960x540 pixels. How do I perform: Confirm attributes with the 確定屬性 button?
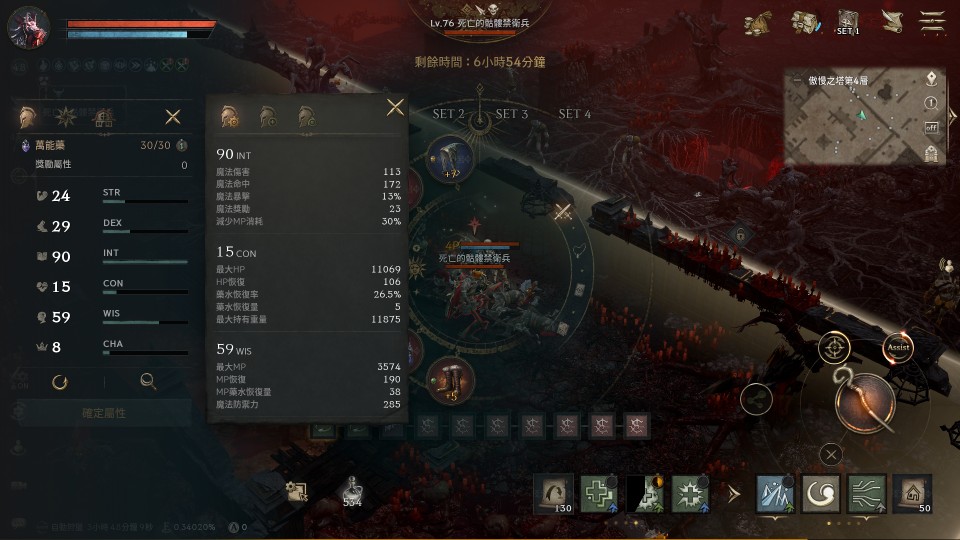pos(104,412)
